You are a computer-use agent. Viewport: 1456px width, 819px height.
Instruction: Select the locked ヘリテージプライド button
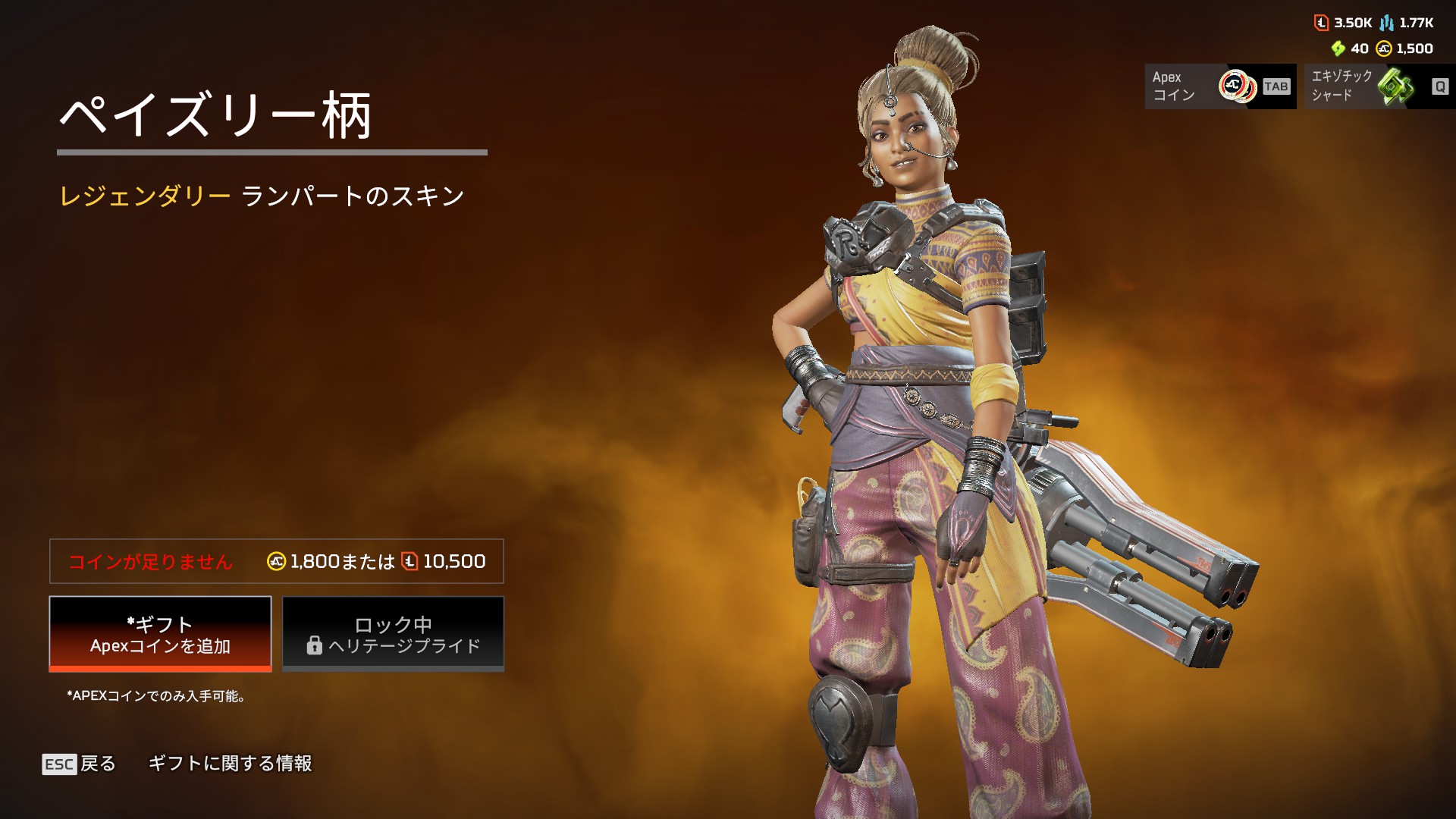[x=393, y=634]
